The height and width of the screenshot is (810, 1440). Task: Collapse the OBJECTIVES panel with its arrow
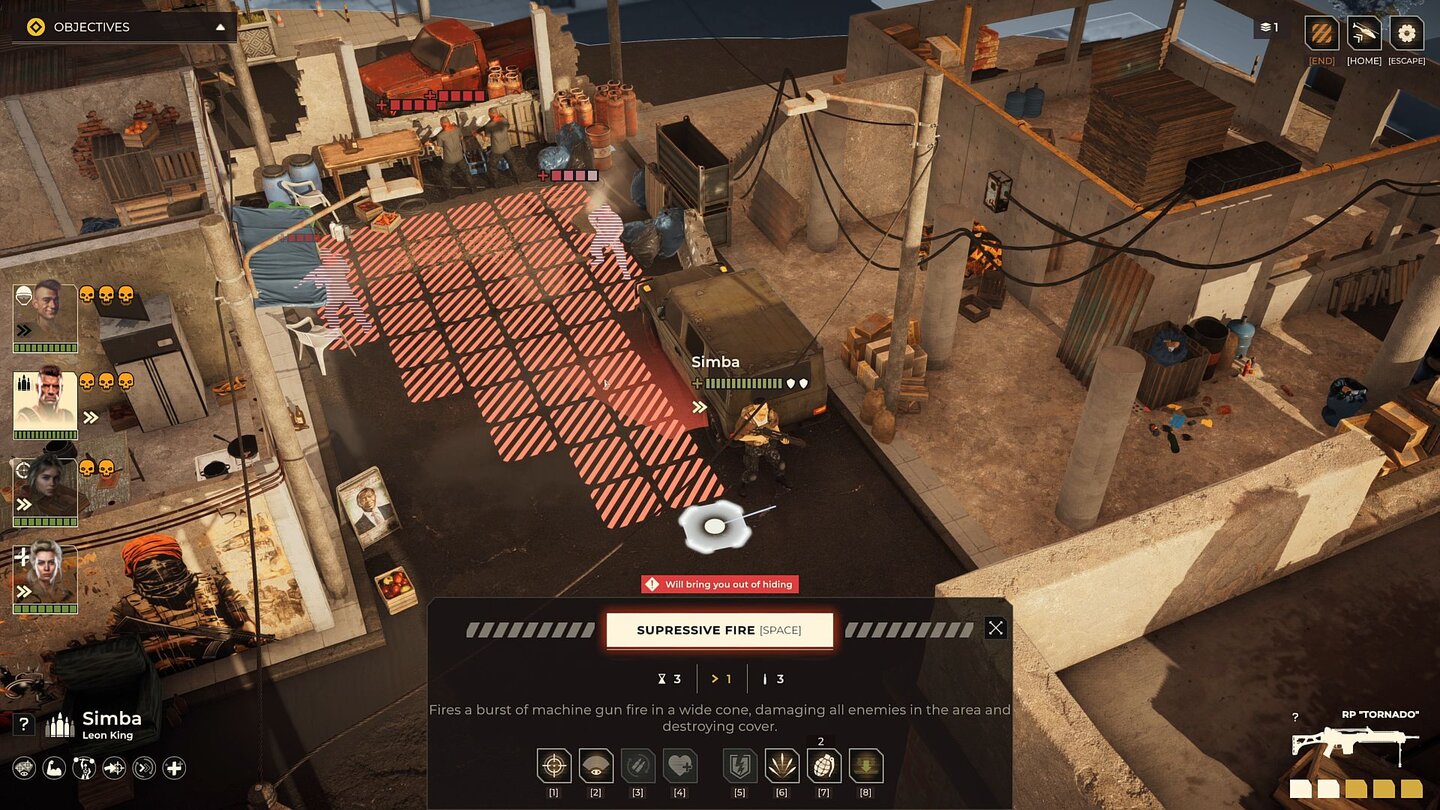(222, 26)
